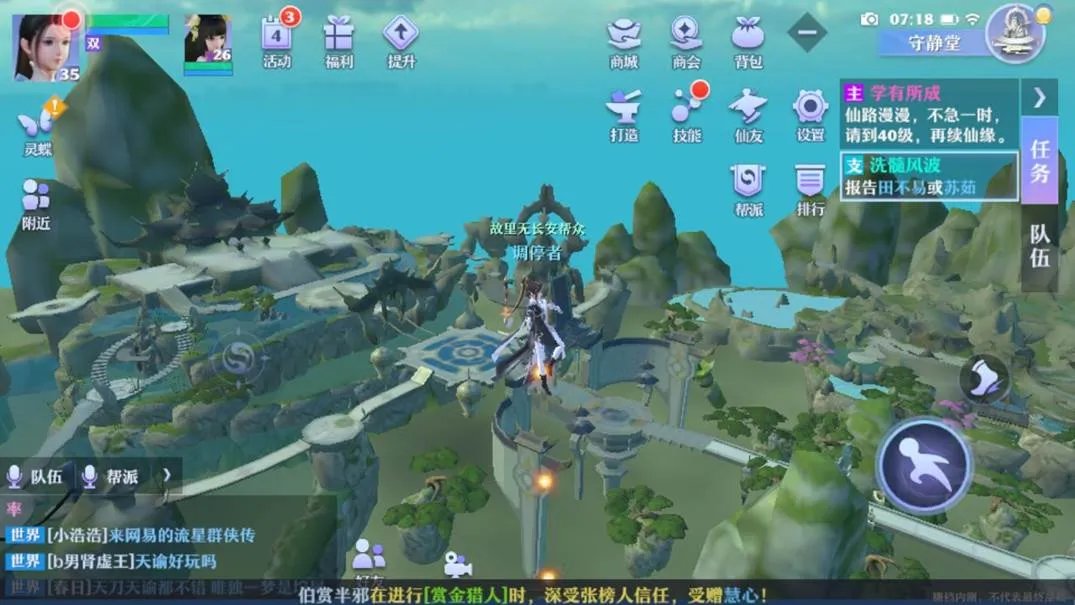1075x605 pixels.
Task: Switch to the 任务 quest tab
Action: [x=1040, y=161]
